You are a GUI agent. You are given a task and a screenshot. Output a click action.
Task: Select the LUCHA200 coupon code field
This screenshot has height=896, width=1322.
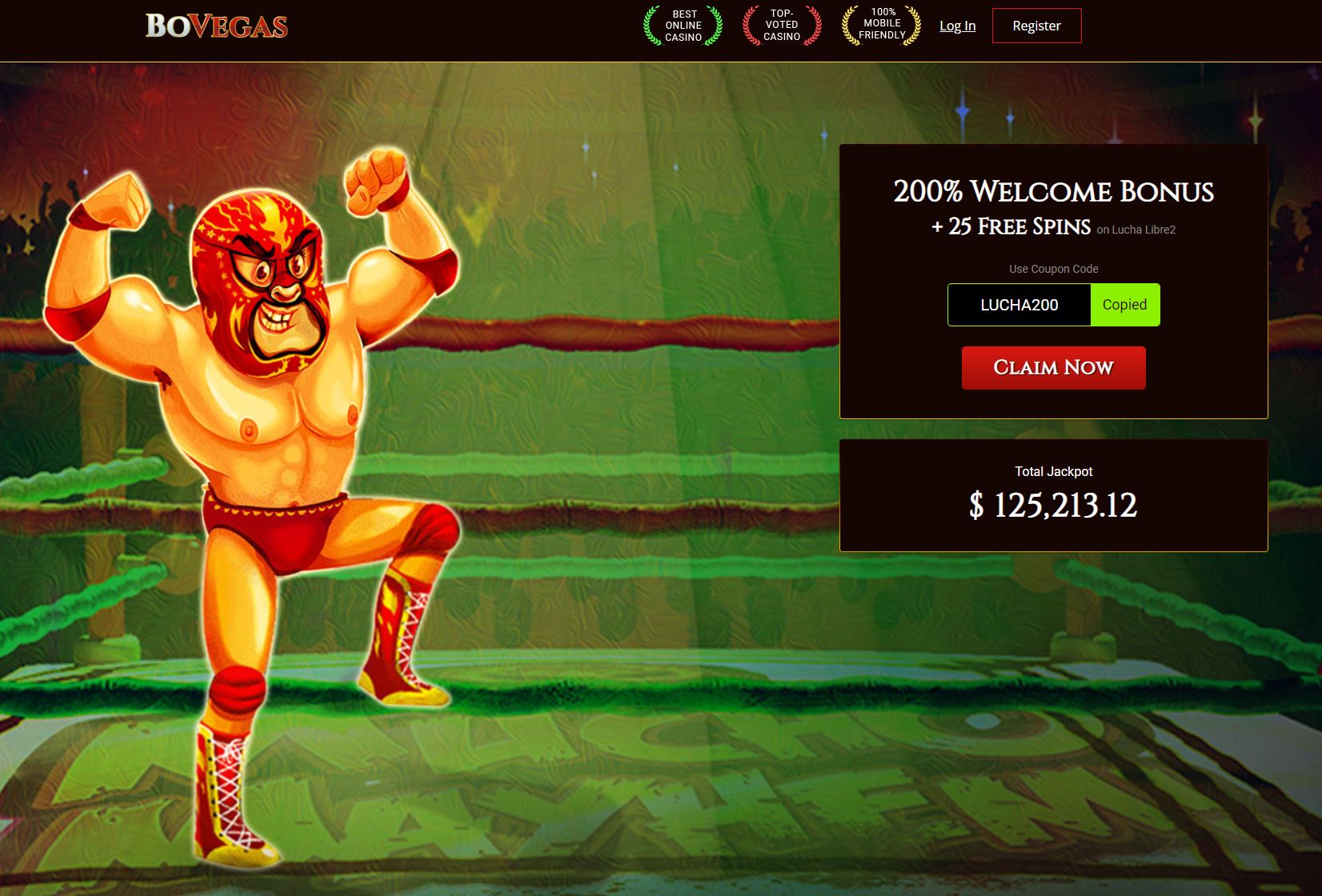[1019, 305]
